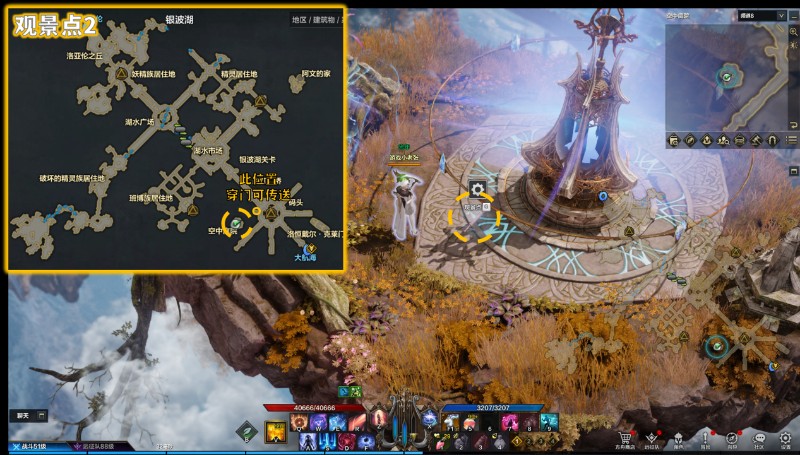Viewport: 800px width, 455px height.
Task: Activate the golden glowing V skill icon
Action: click(275, 431)
